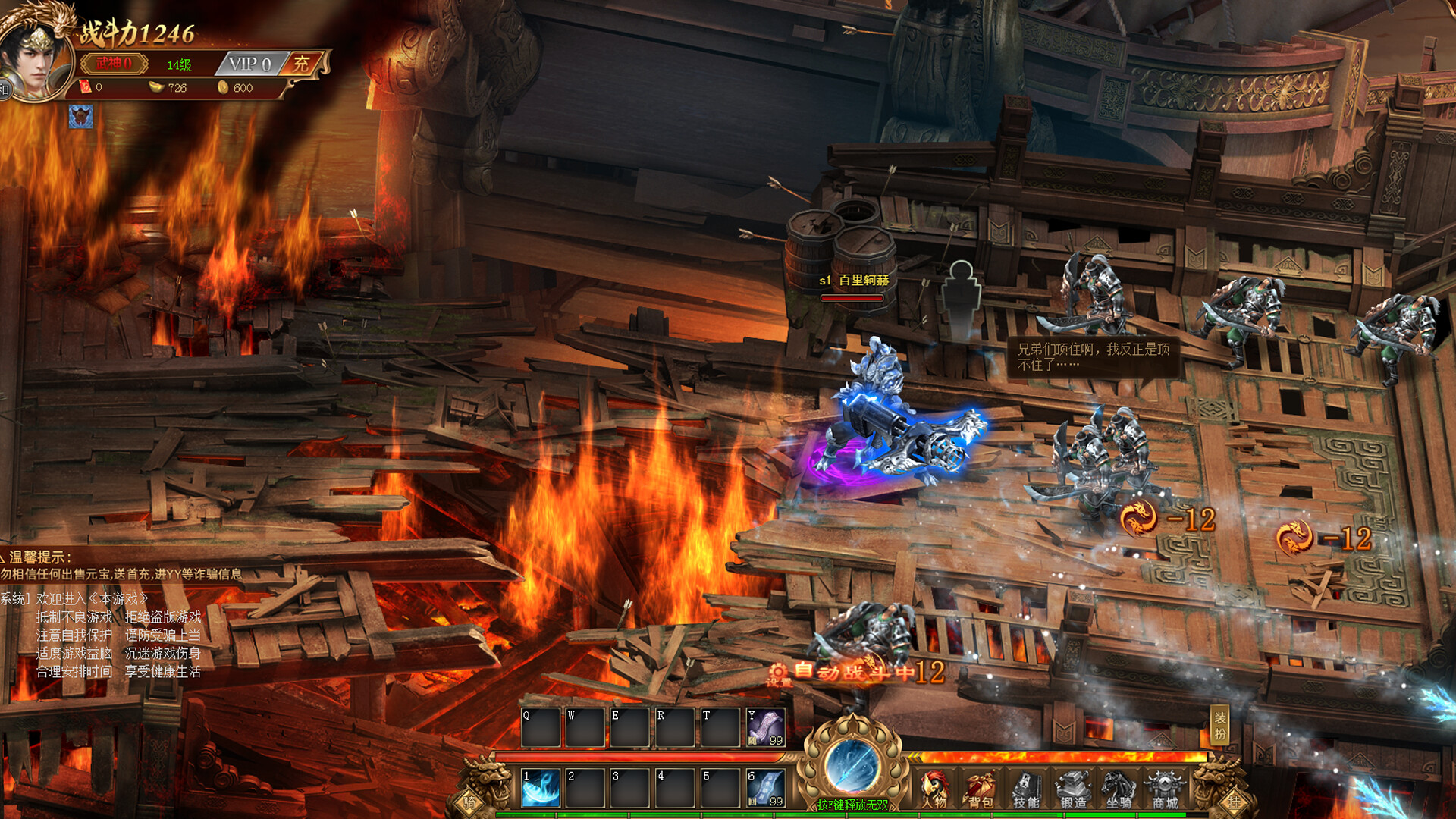Use the item in hotbar slot 6
1456x819 pixels.
pyautogui.click(x=764, y=789)
